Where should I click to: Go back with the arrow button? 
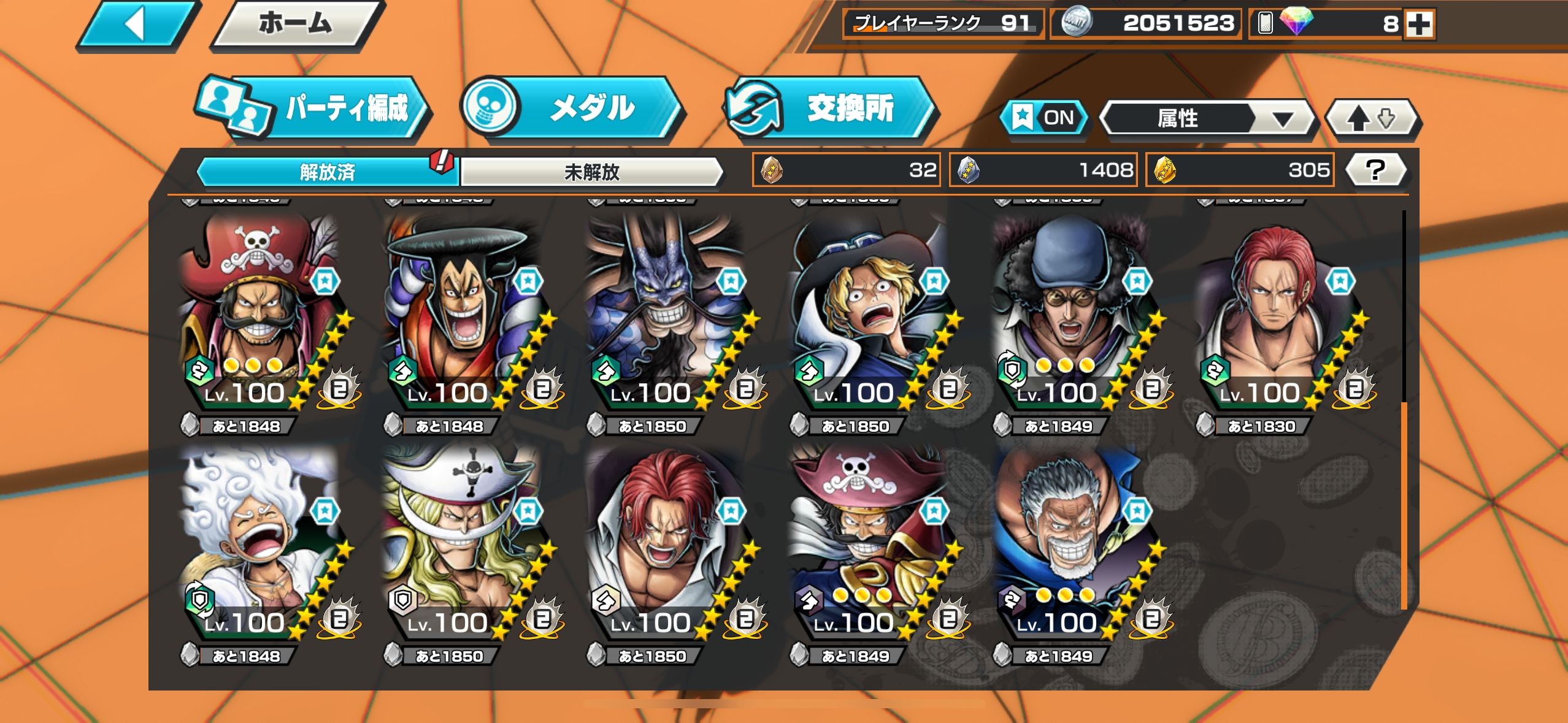tap(136, 25)
